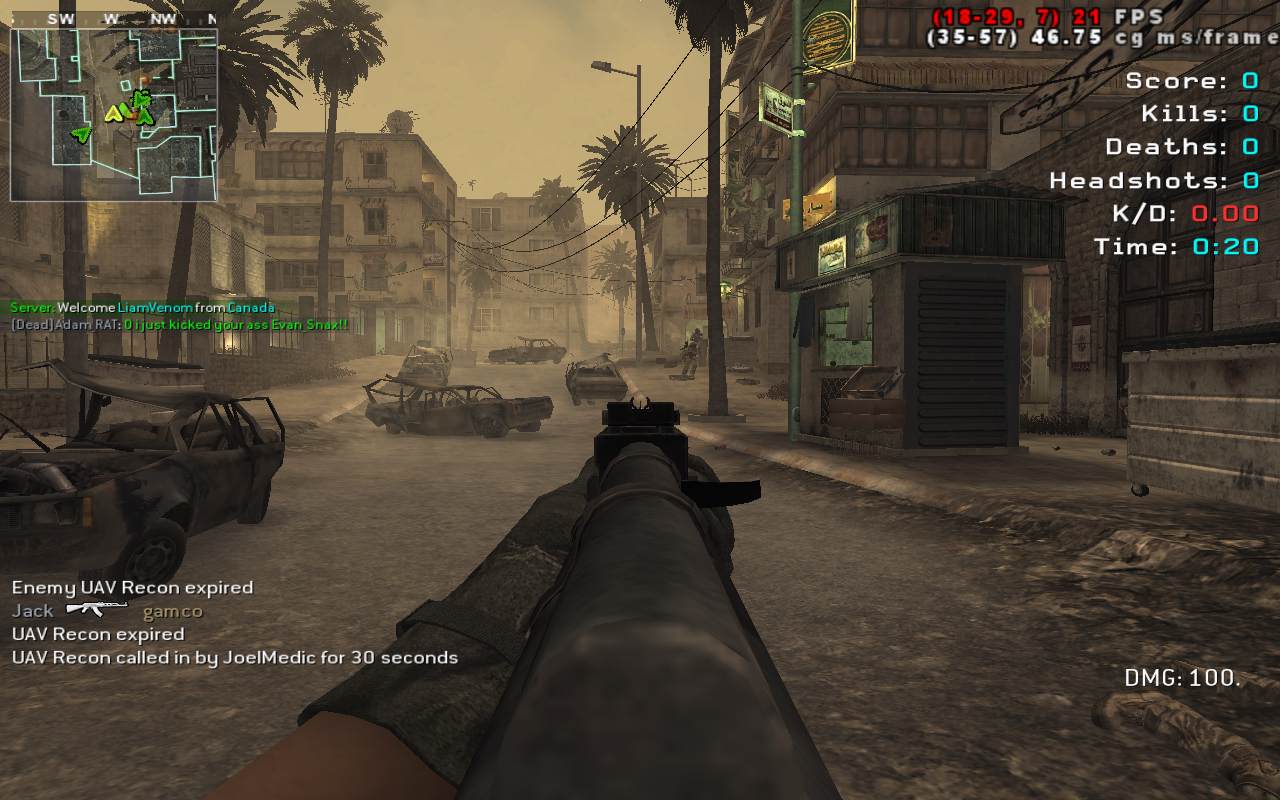Screen dimensions: 1280x800
Task: Click the minimap in the corner
Action: click(114, 114)
